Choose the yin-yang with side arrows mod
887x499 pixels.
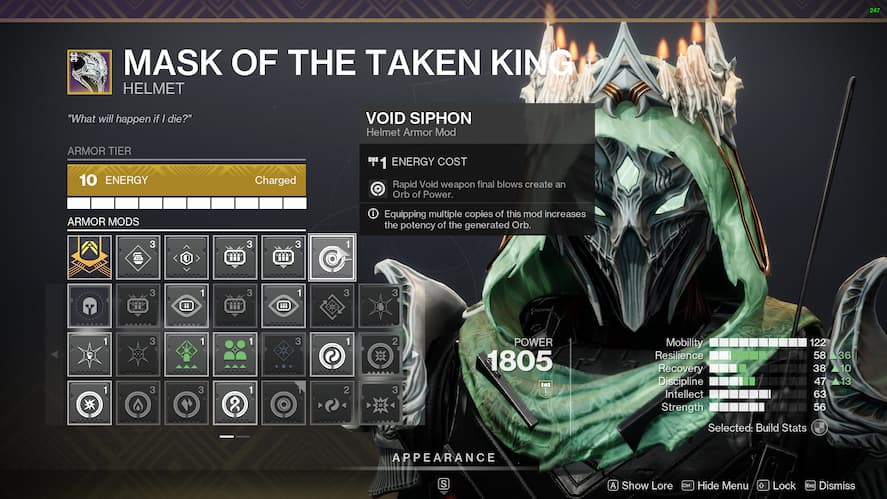332,403
